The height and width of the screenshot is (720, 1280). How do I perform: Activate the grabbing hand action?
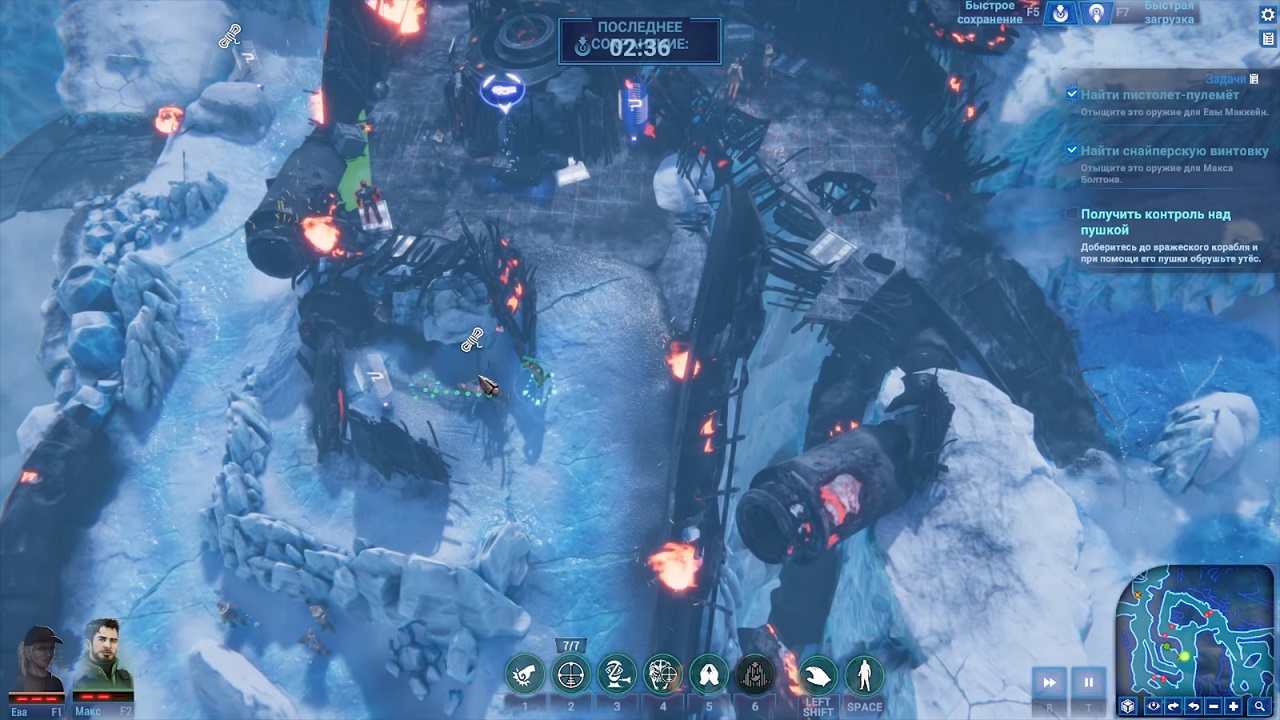tap(817, 676)
